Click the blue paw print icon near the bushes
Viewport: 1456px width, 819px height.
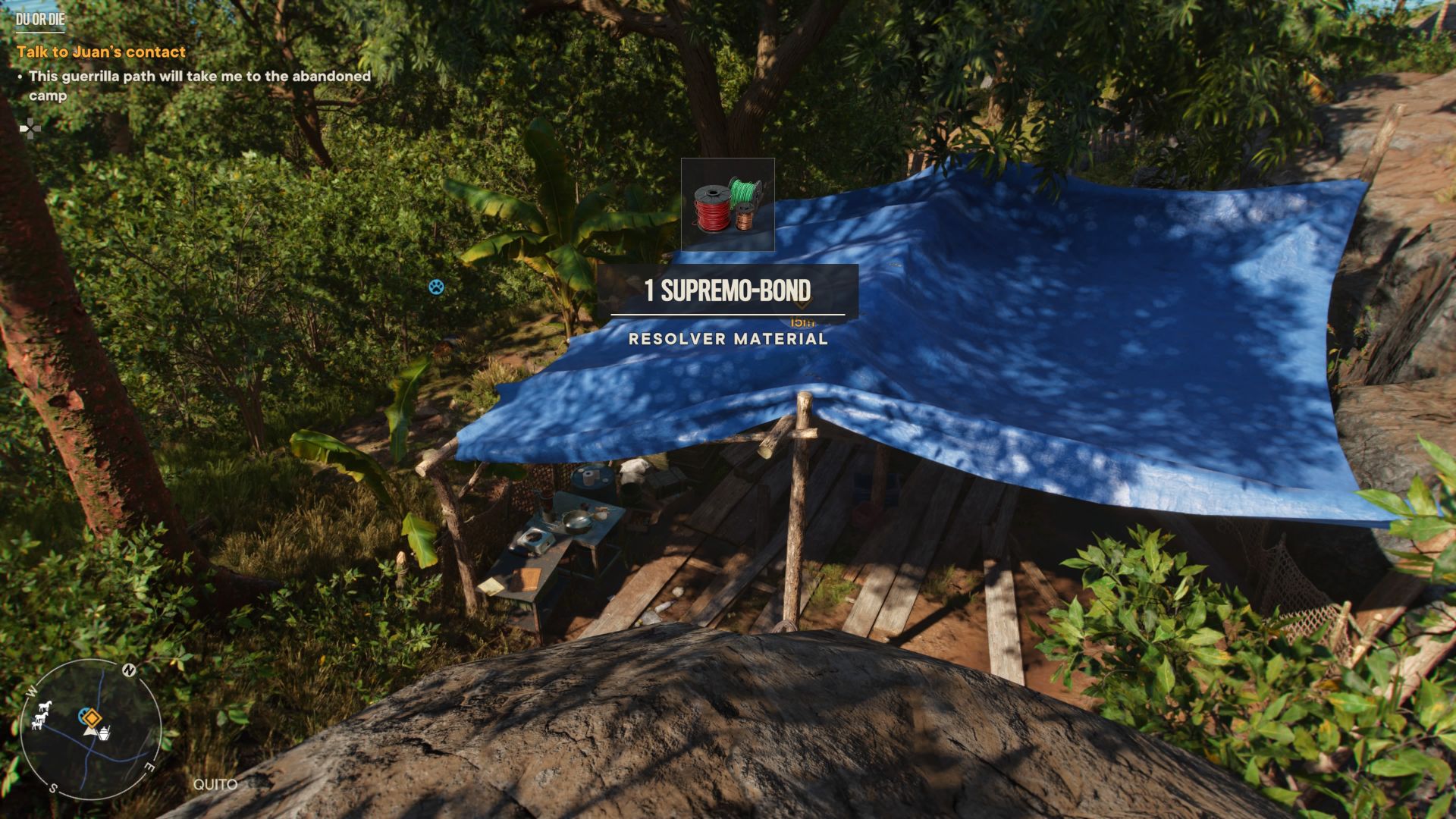(x=436, y=288)
